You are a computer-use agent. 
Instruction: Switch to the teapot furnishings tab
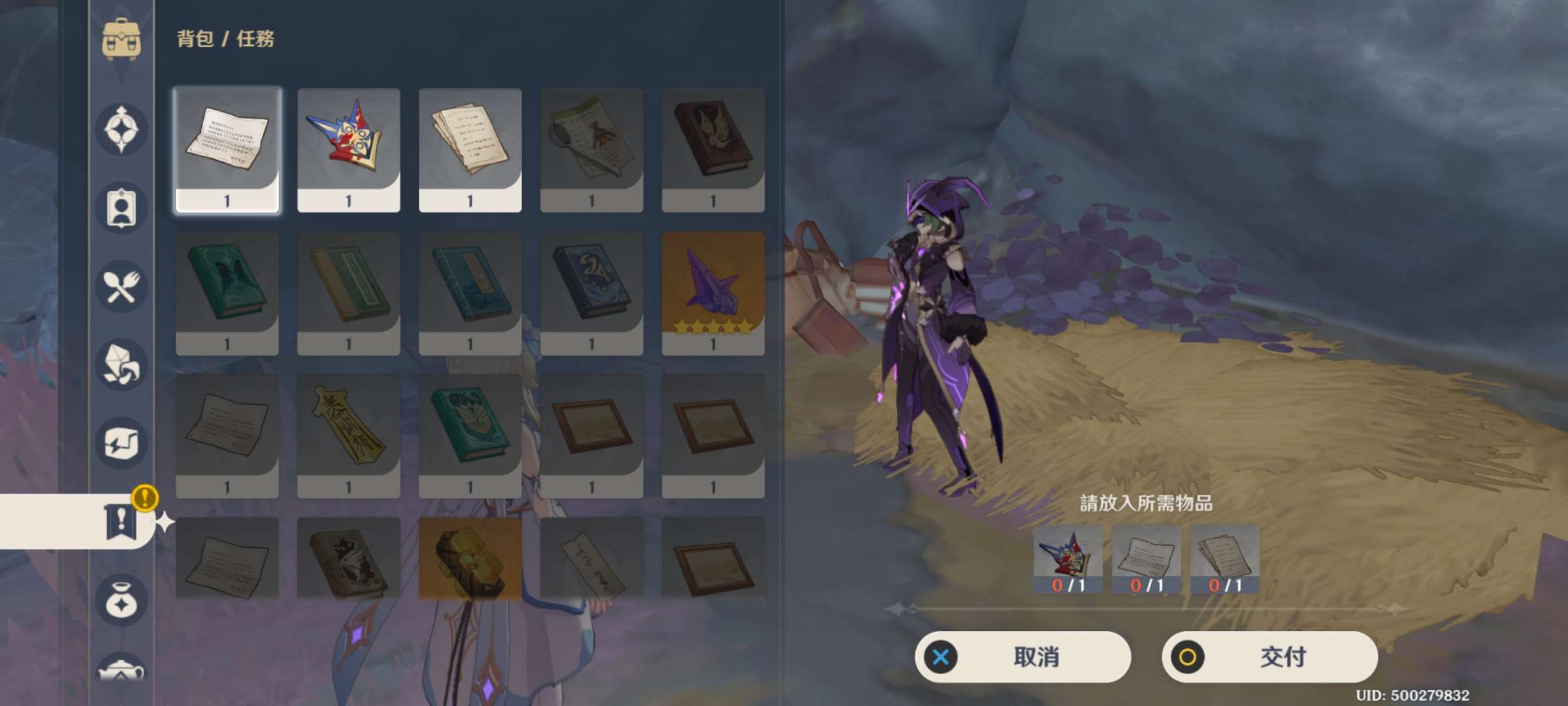point(122,670)
